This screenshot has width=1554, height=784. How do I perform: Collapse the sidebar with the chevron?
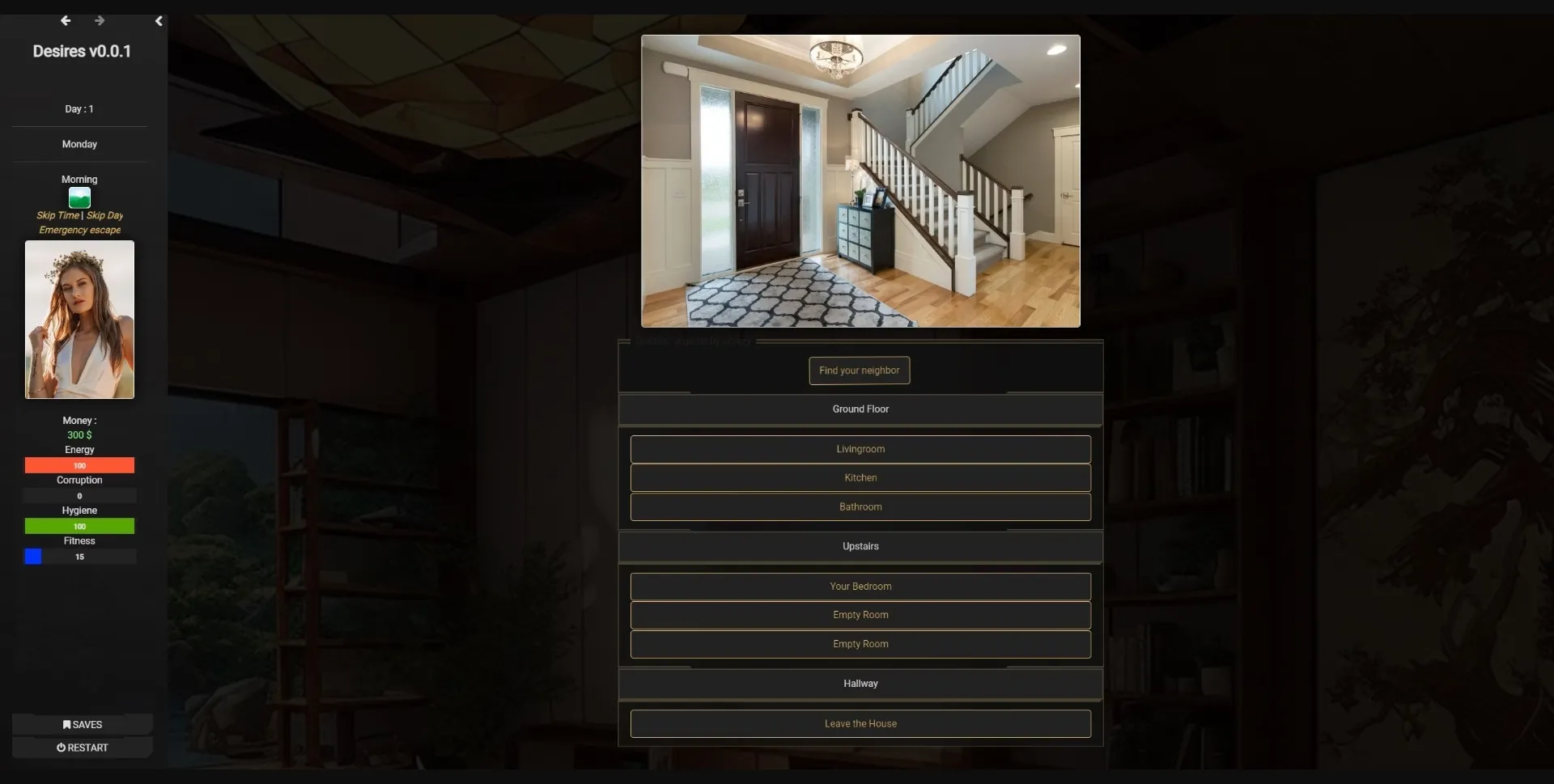(159, 21)
